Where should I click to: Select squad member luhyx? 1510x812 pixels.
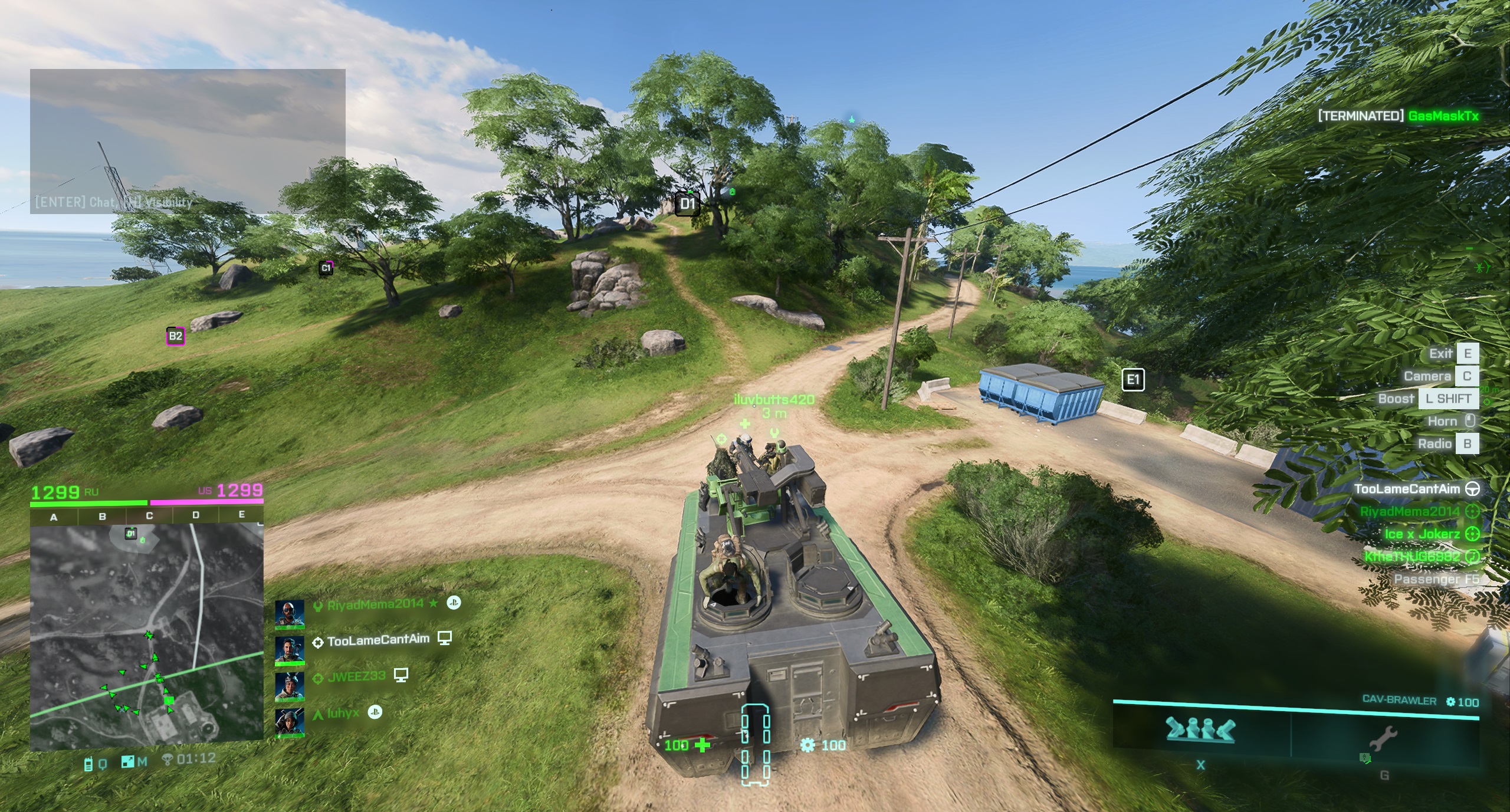click(343, 713)
